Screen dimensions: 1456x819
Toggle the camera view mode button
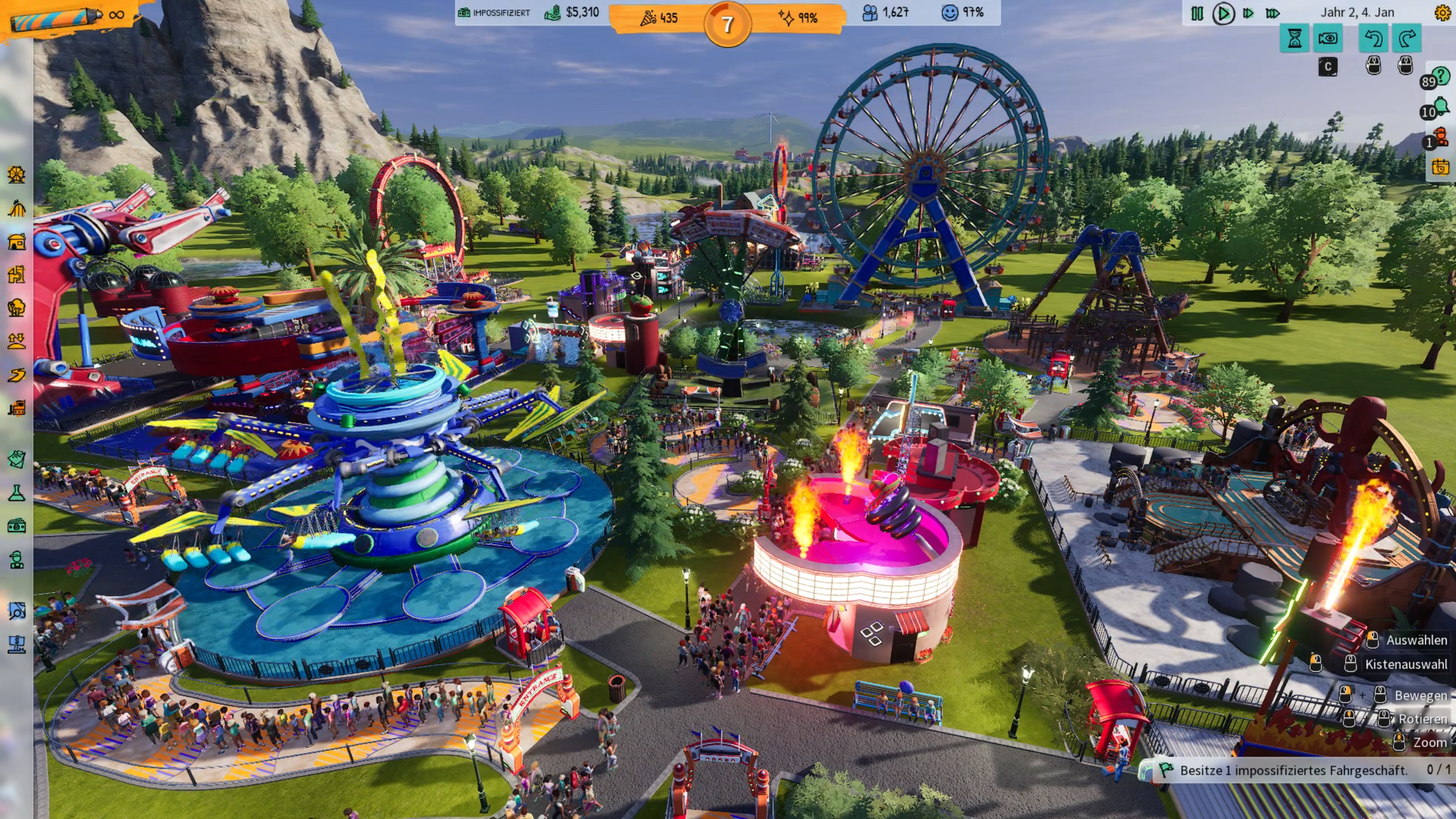click(1328, 39)
